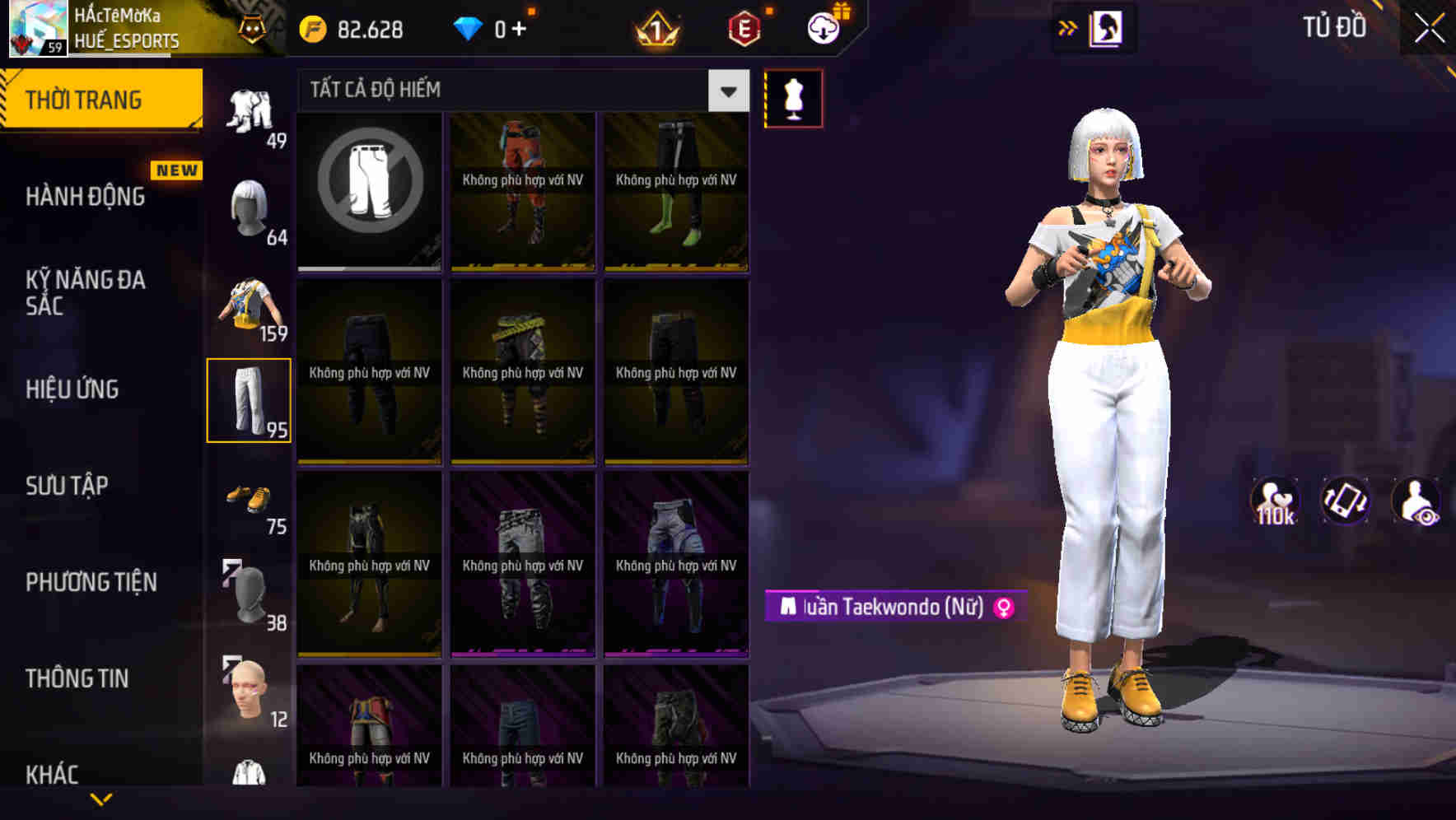Open the cloud download gift icon
Screen dimensions: 1456x820
click(x=822, y=27)
